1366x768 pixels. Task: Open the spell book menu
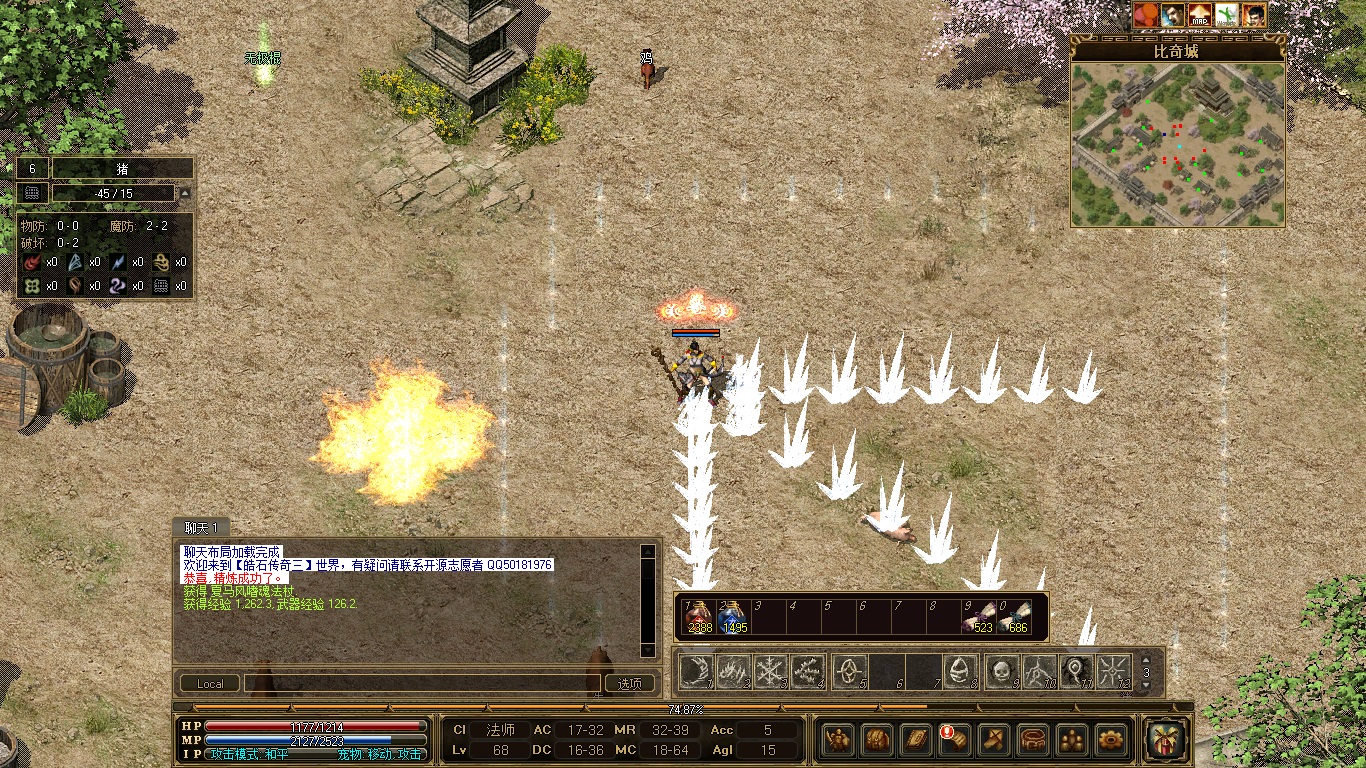[x=916, y=740]
